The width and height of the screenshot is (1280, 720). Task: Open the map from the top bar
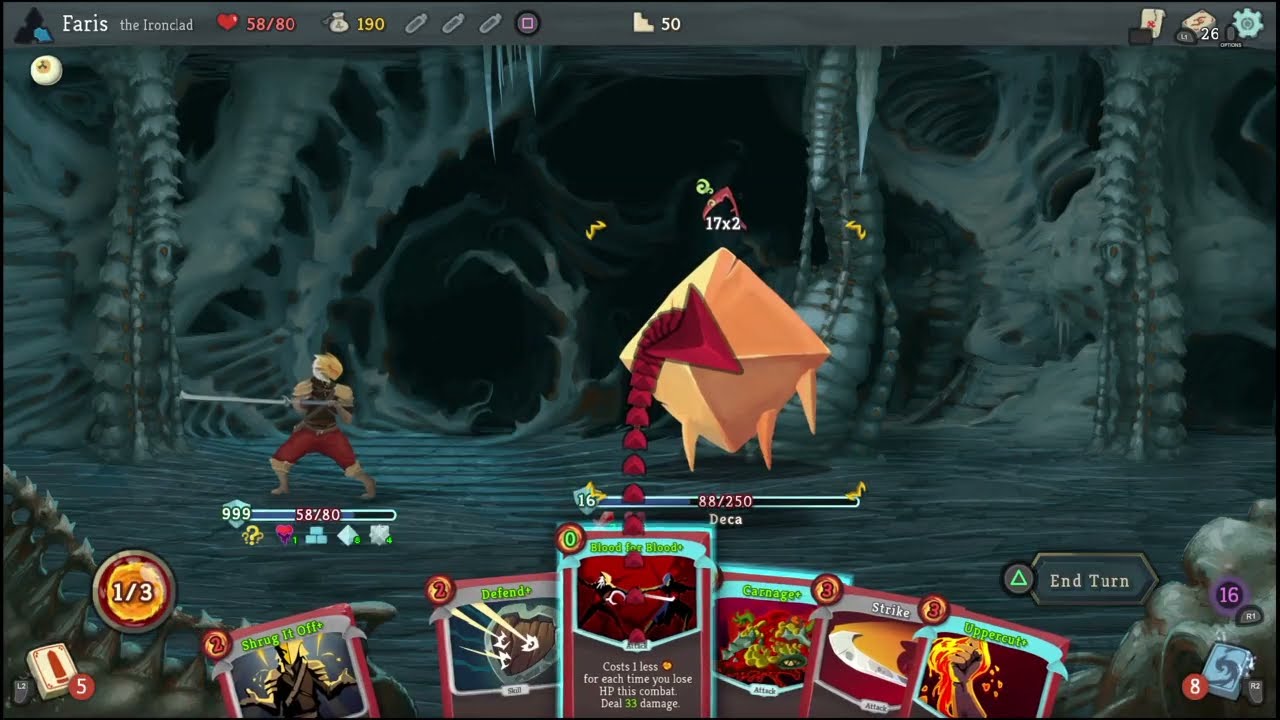pyautogui.click(x=1150, y=24)
